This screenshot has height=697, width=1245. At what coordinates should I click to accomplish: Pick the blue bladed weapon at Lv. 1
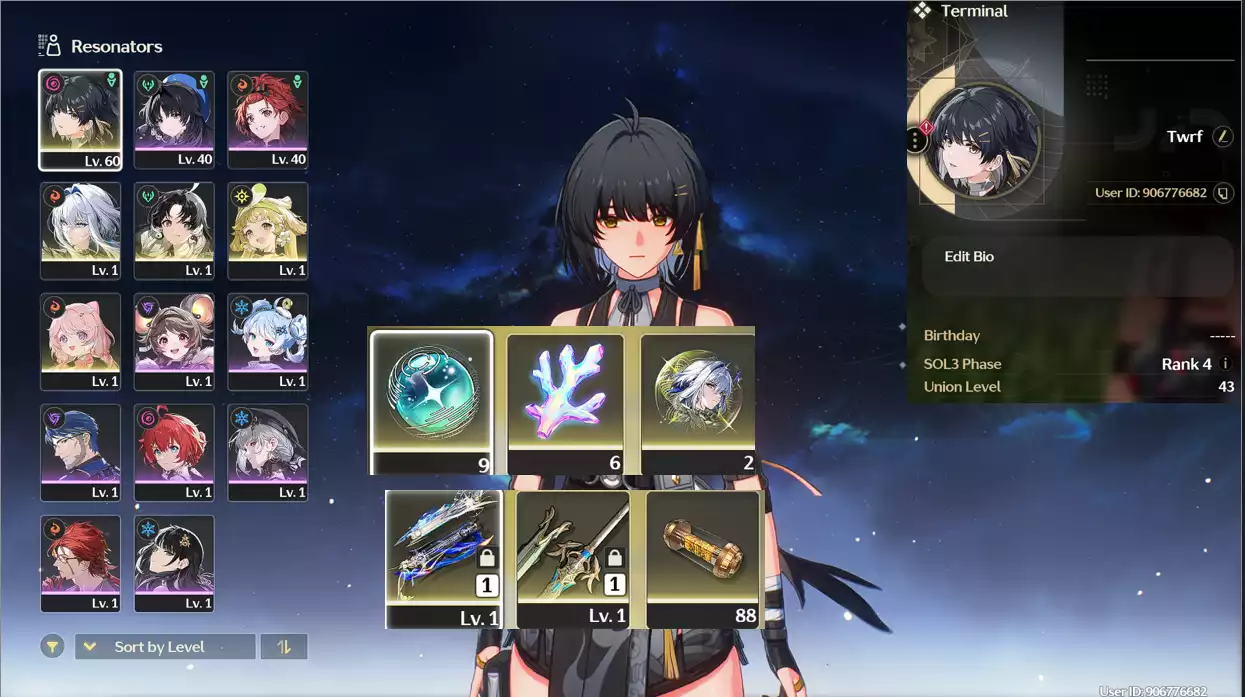pos(444,558)
